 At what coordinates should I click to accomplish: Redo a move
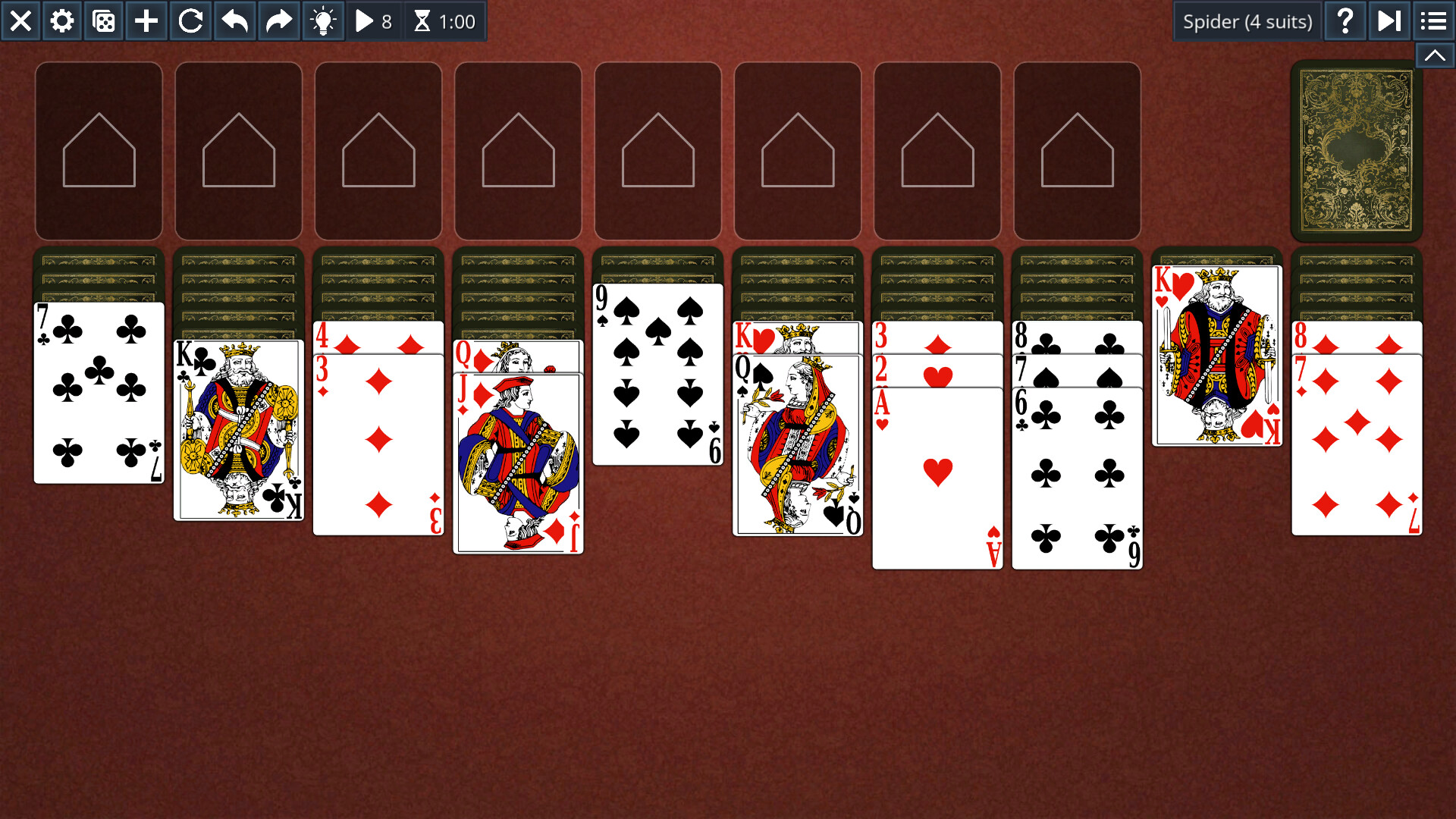[278, 21]
